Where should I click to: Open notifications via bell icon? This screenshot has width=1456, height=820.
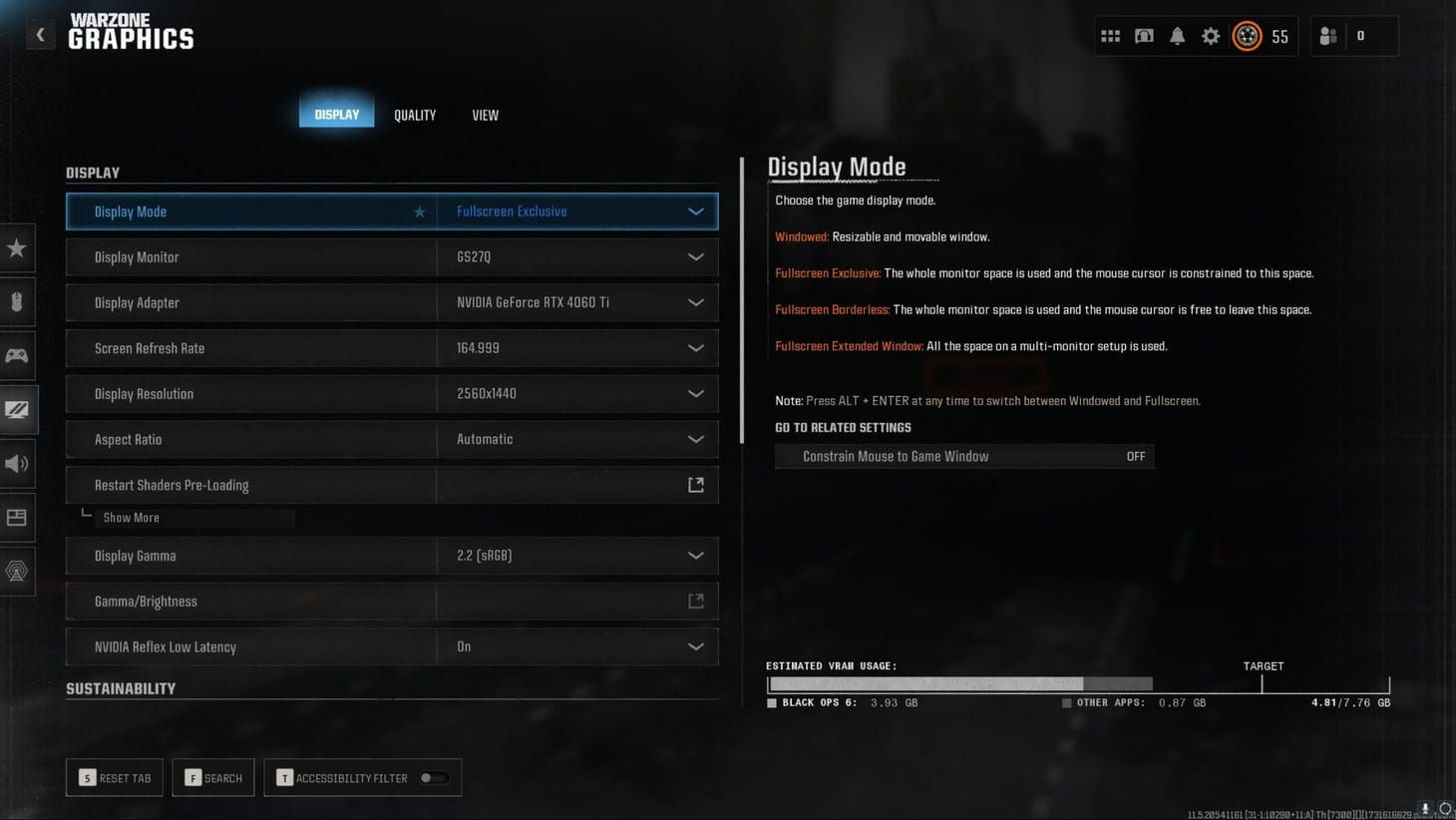tap(1178, 35)
